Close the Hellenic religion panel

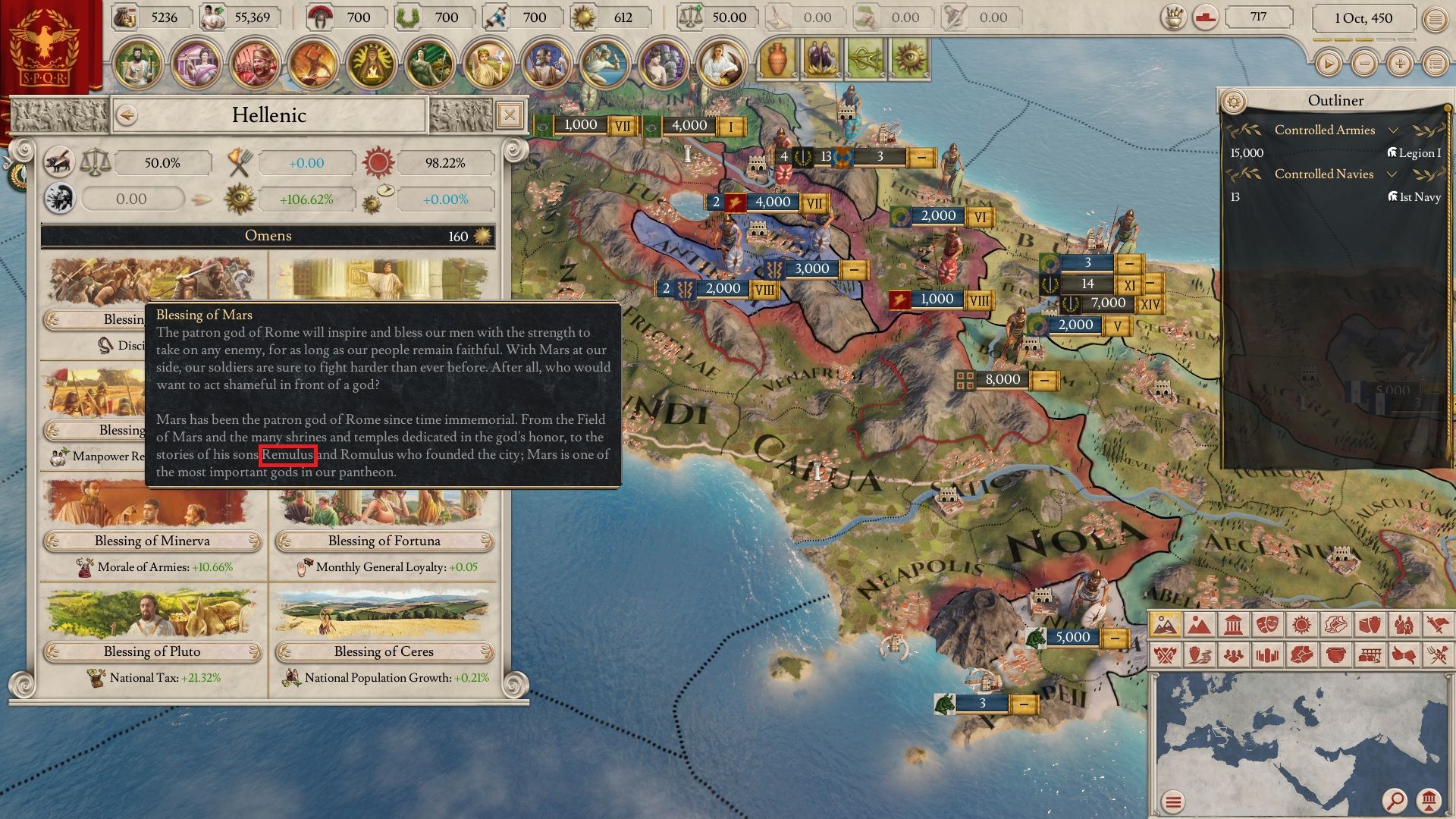click(510, 115)
